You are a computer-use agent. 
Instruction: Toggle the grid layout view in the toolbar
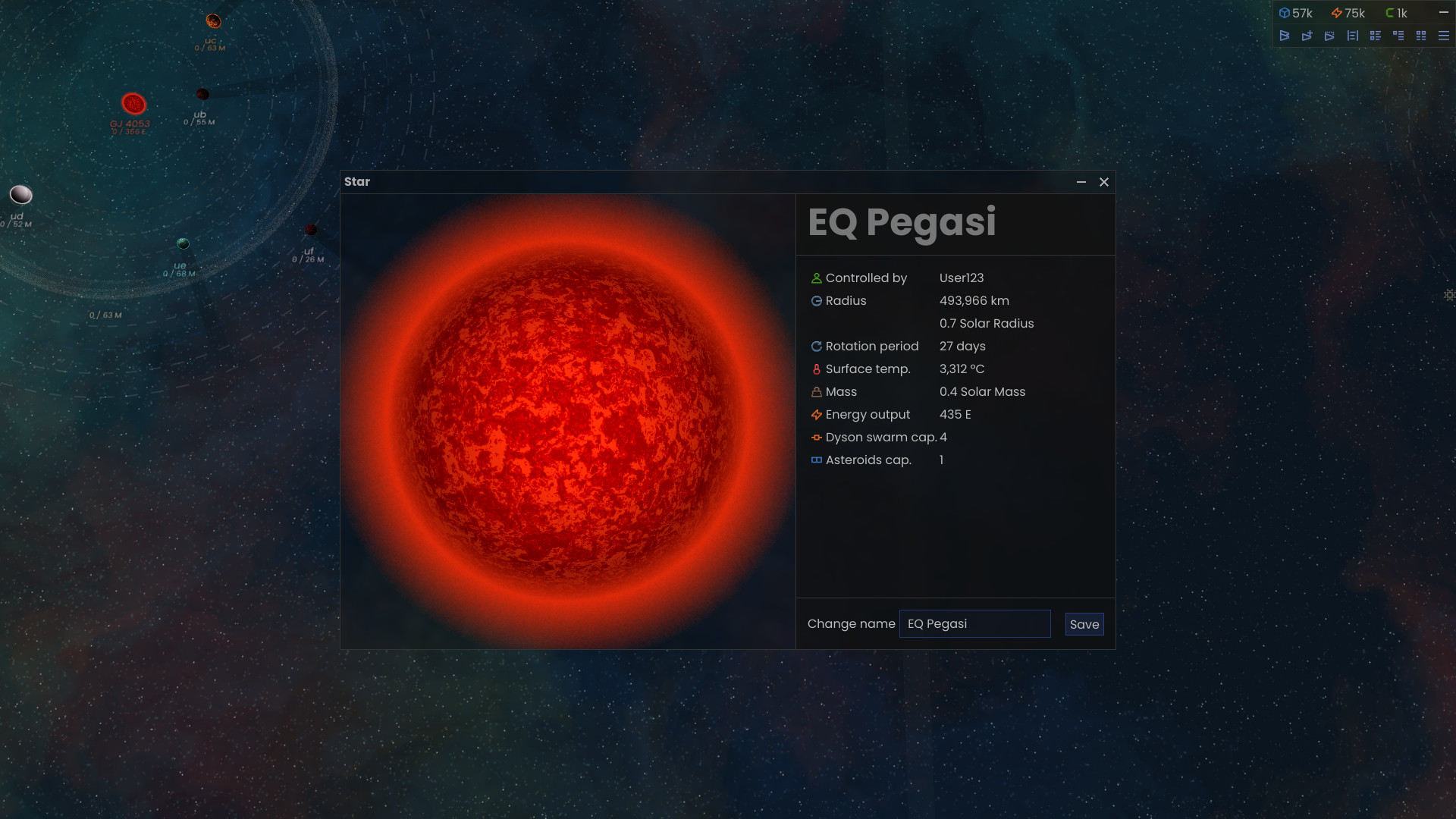click(1421, 36)
